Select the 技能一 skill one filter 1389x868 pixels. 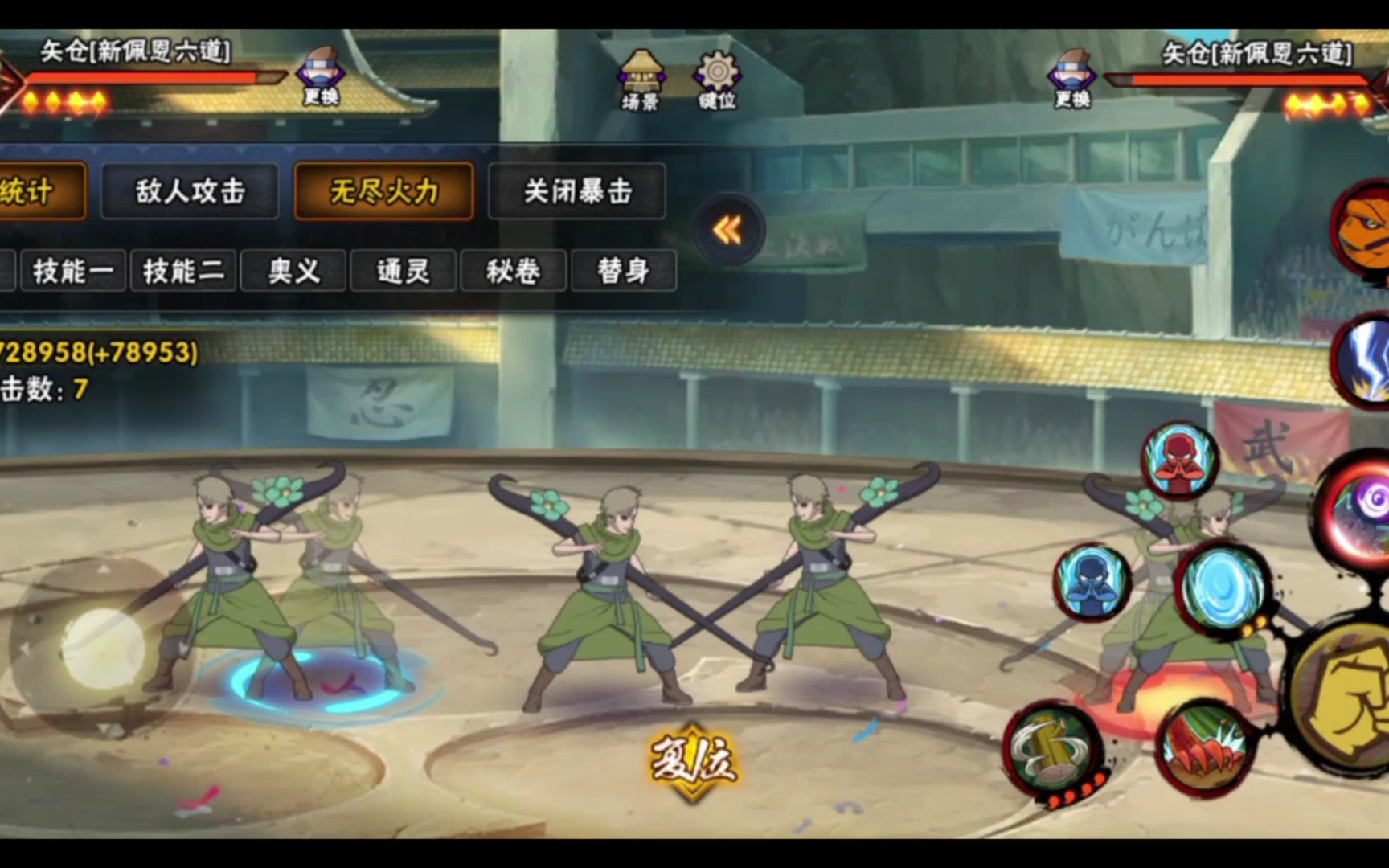coord(72,271)
